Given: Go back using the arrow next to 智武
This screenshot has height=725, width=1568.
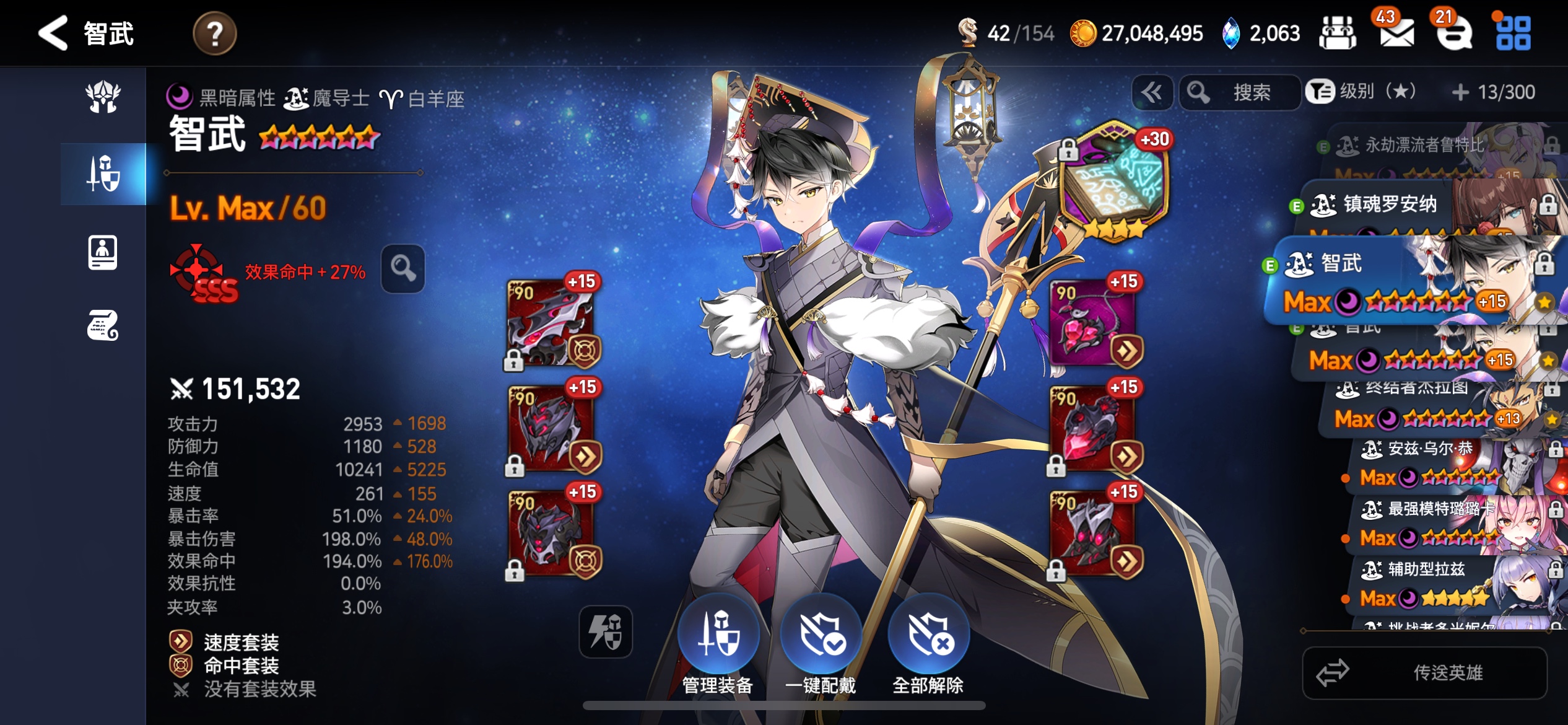Looking at the screenshot, I should pos(53,33).
